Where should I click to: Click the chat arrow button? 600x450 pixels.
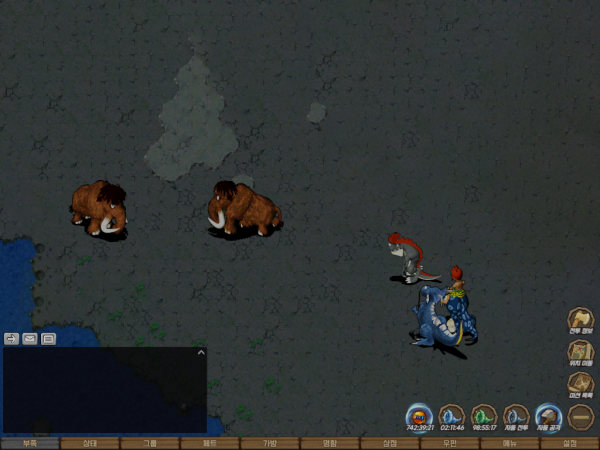[12, 338]
